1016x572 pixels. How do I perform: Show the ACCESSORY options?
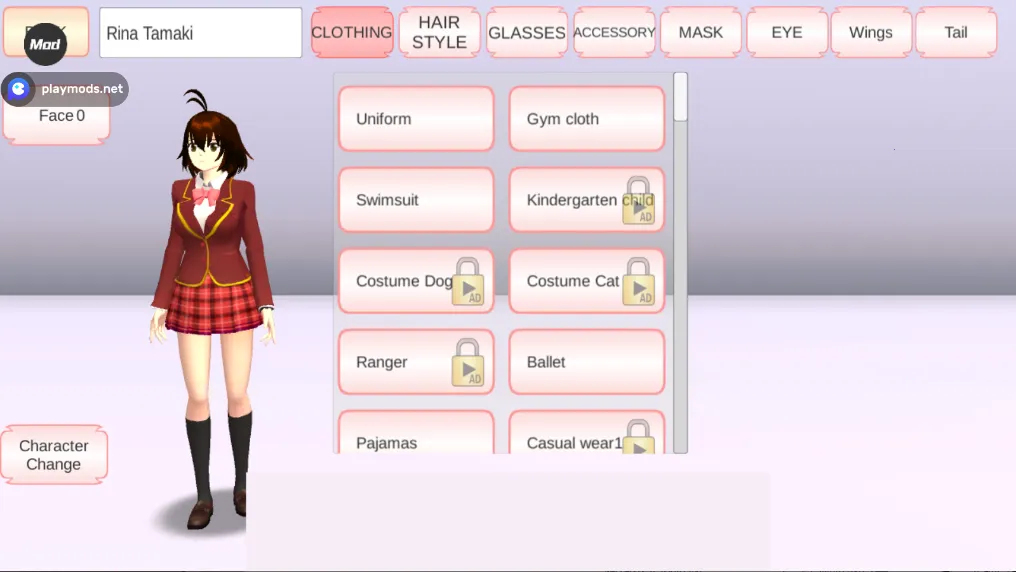coord(614,32)
